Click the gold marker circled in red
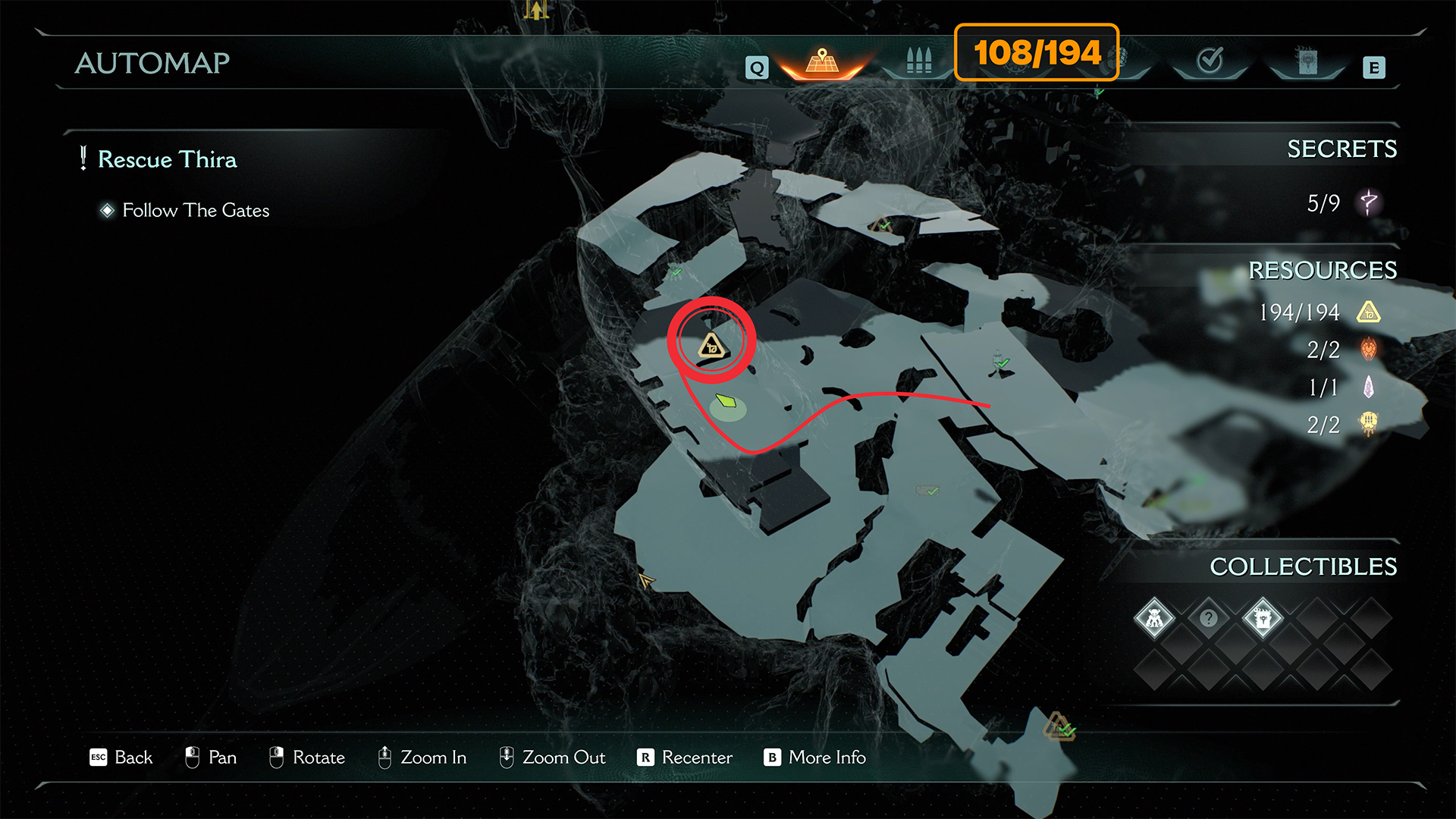This screenshot has height=819, width=1456. [x=711, y=347]
